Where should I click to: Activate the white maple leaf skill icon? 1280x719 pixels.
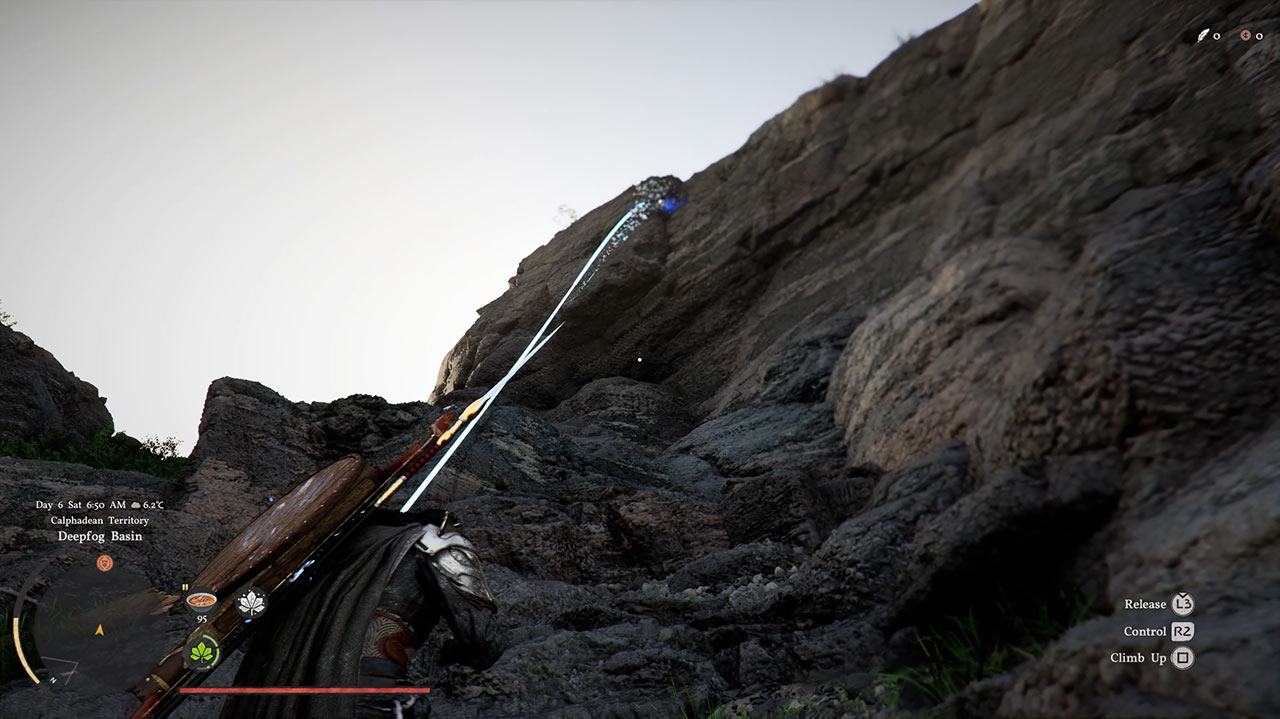coord(250,603)
